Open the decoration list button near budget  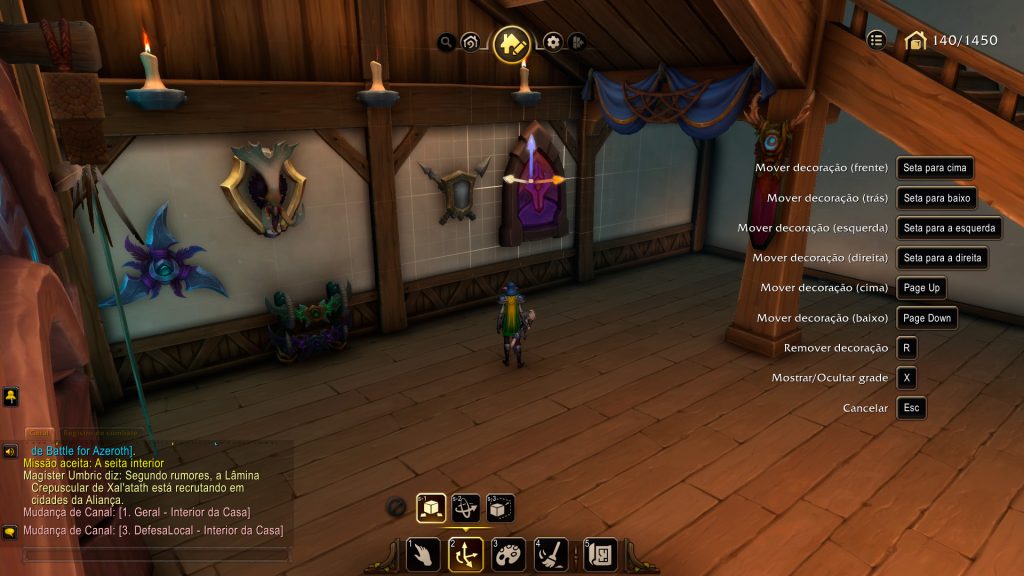point(877,40)
